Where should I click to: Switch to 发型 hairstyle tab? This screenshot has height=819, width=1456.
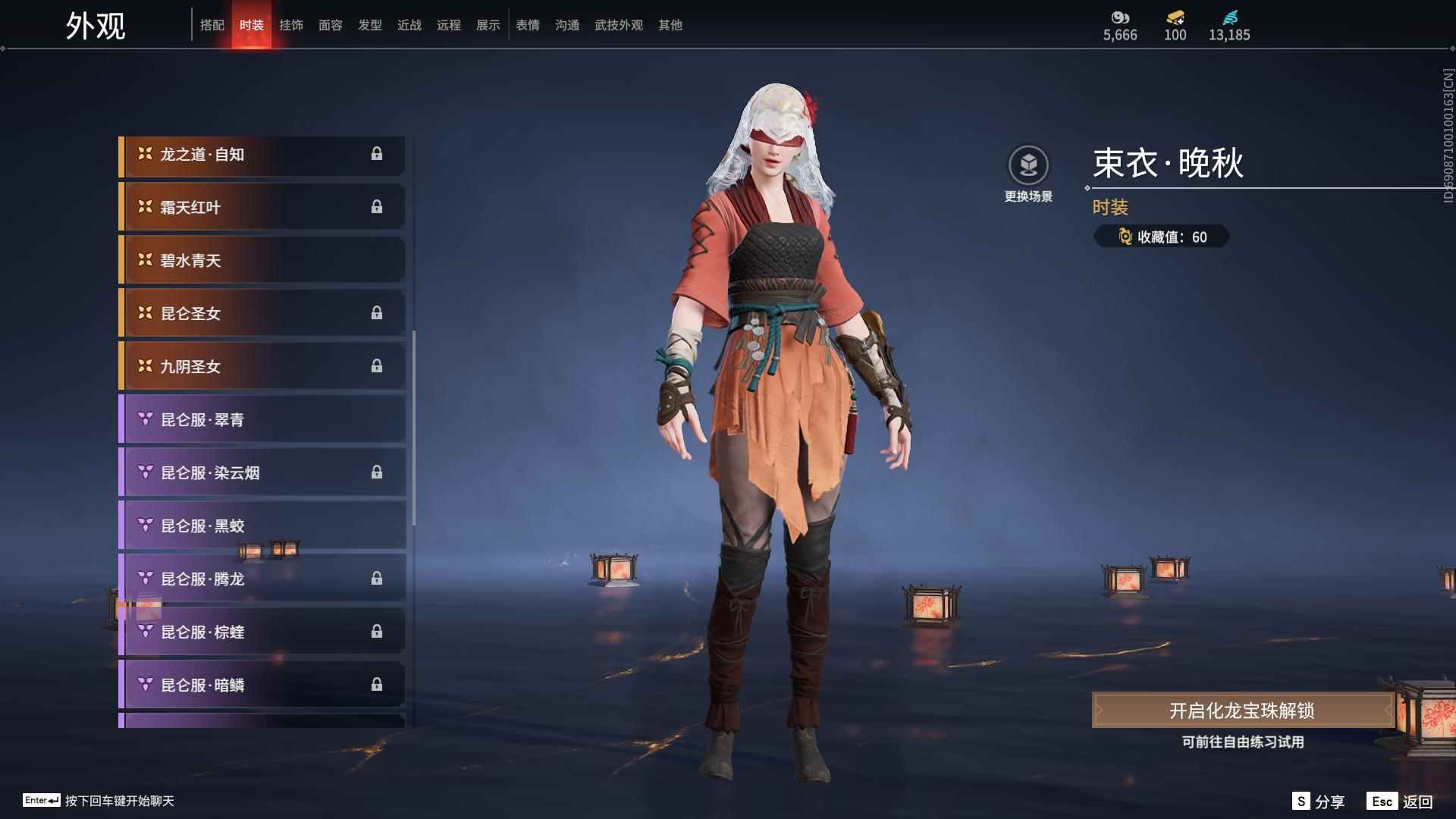[x=370, y=25]
